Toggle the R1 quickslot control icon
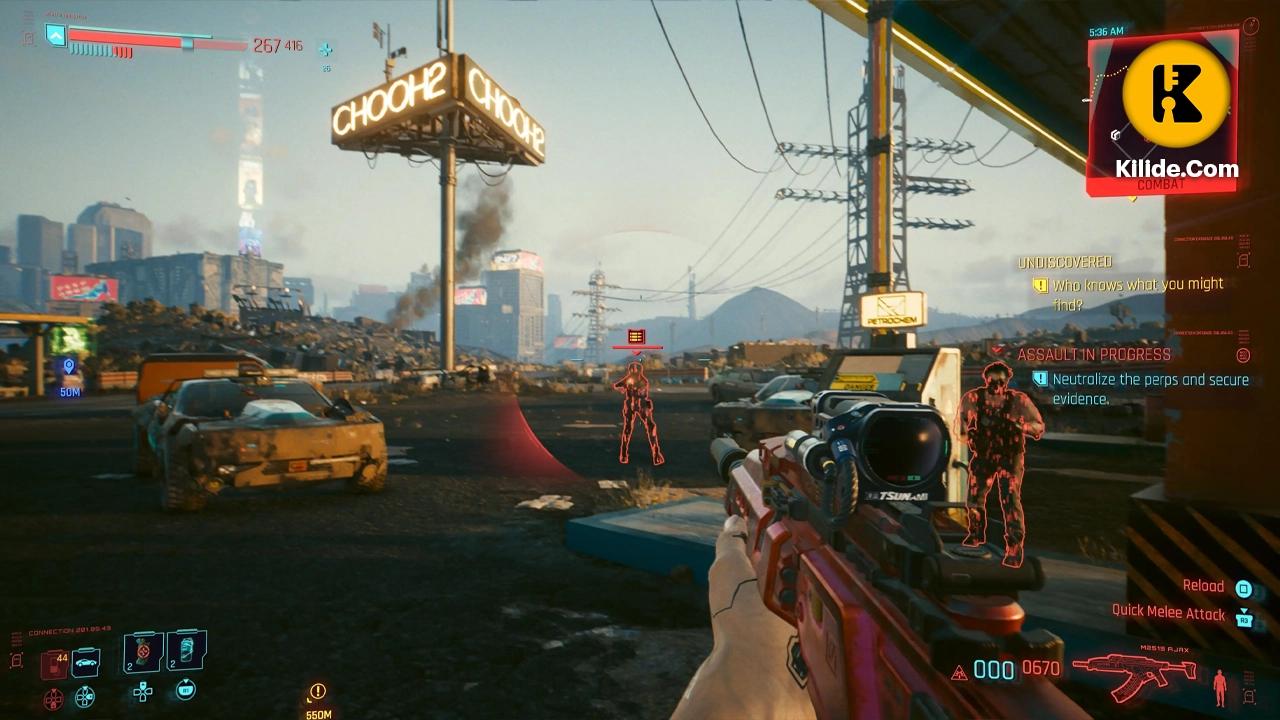The width and height of the screenshot is (1280, 720). pyautogui.click(x=186, y=689)
